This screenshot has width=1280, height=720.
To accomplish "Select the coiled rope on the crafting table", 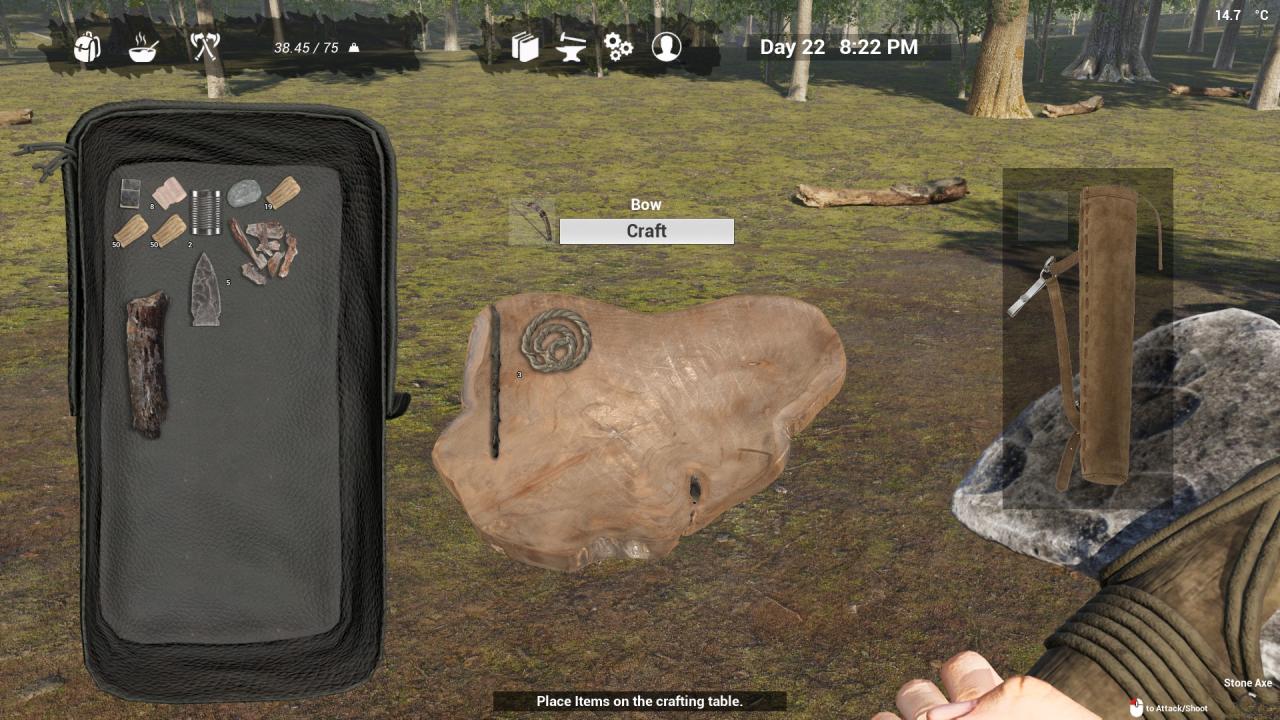I will pos(556,340).
